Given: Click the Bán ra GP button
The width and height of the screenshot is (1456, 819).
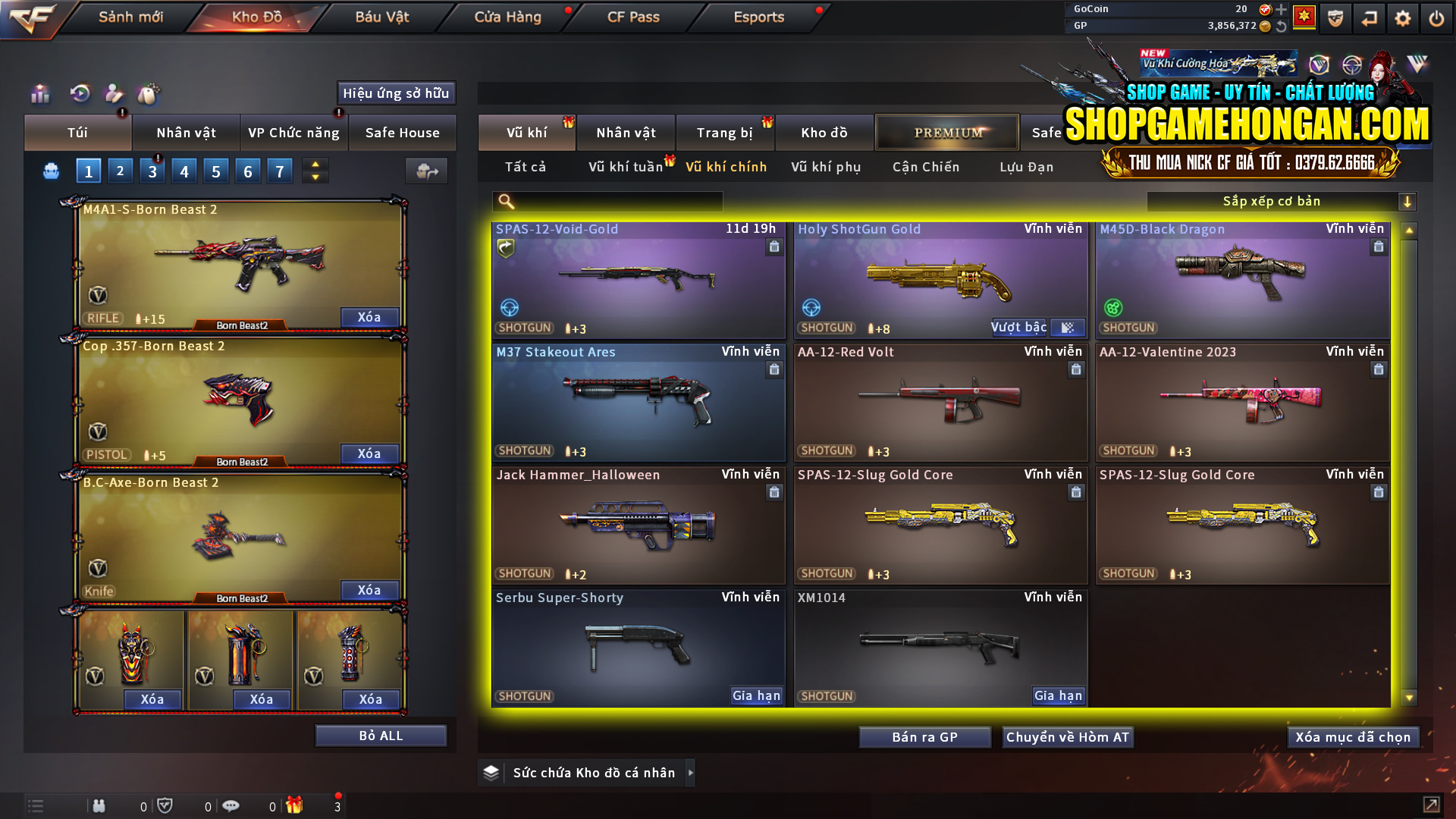Looking at the screenshot, I should click(924, 736).
